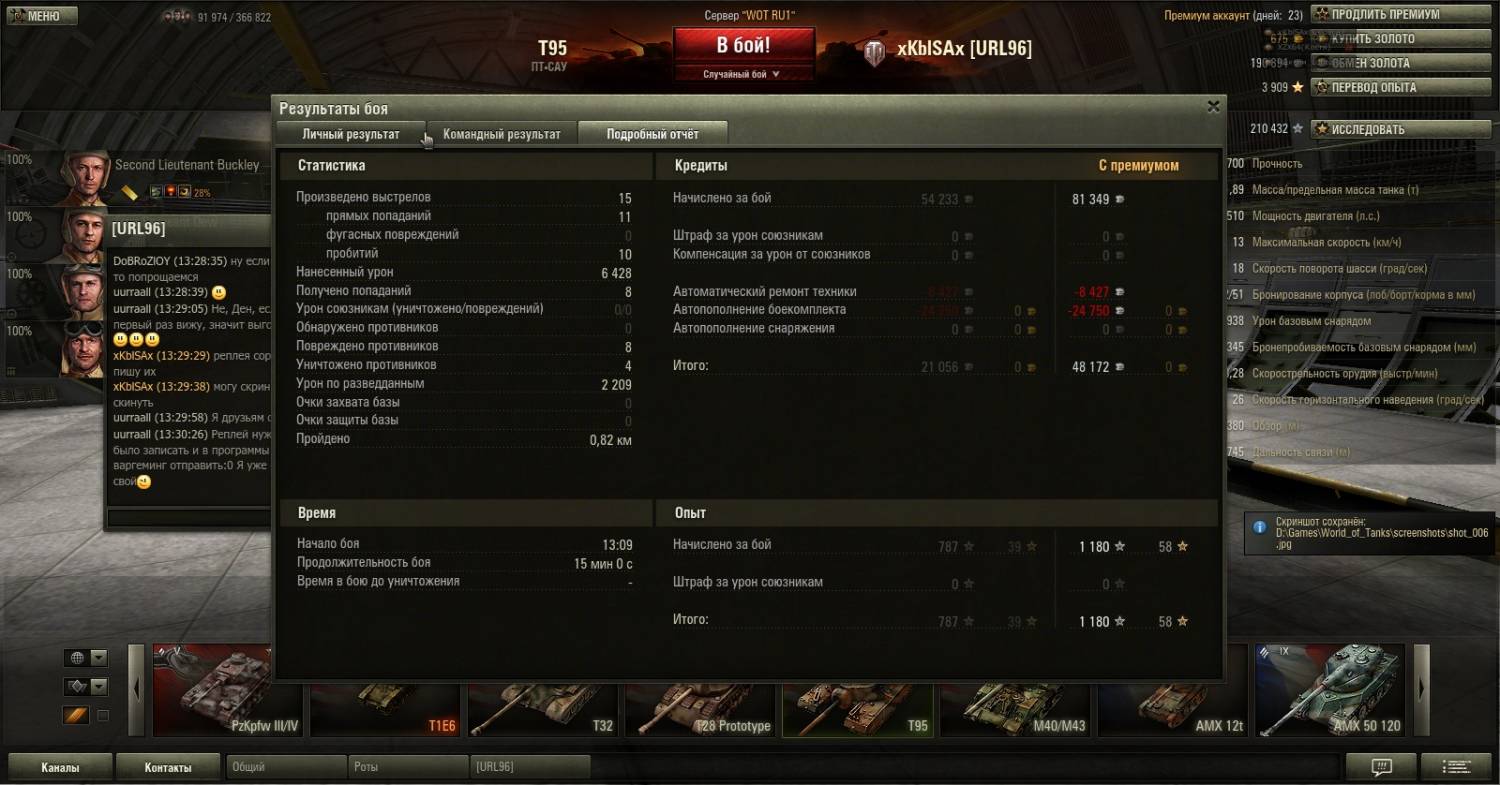Choose the T32 tank thumbnail
Image resolution: width=1500 pixels, height=785 pixels.
tap(543, 690)
